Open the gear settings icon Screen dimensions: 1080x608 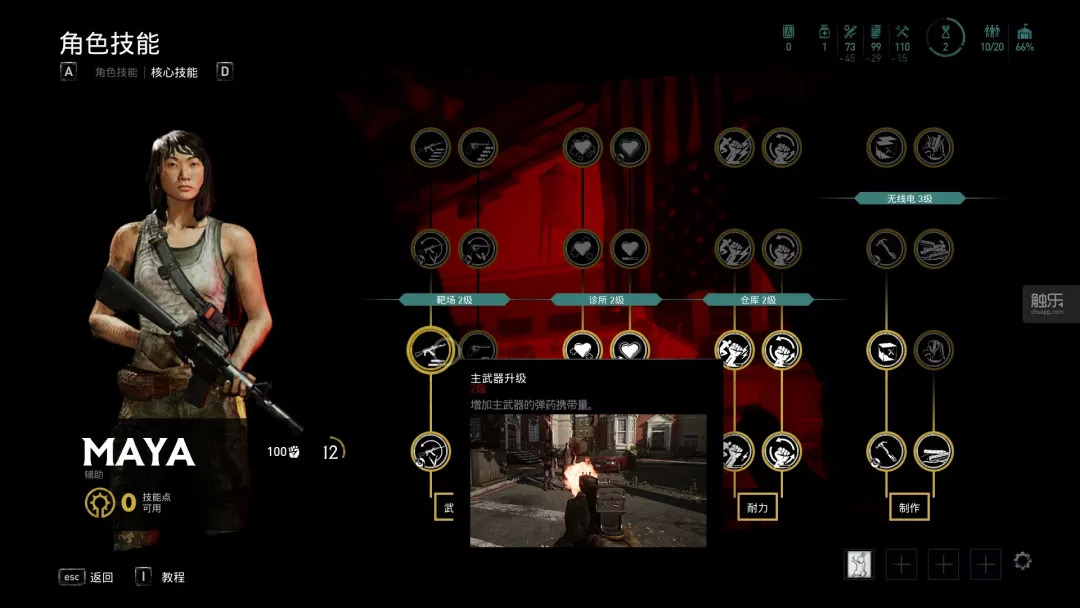(1022, 561)
